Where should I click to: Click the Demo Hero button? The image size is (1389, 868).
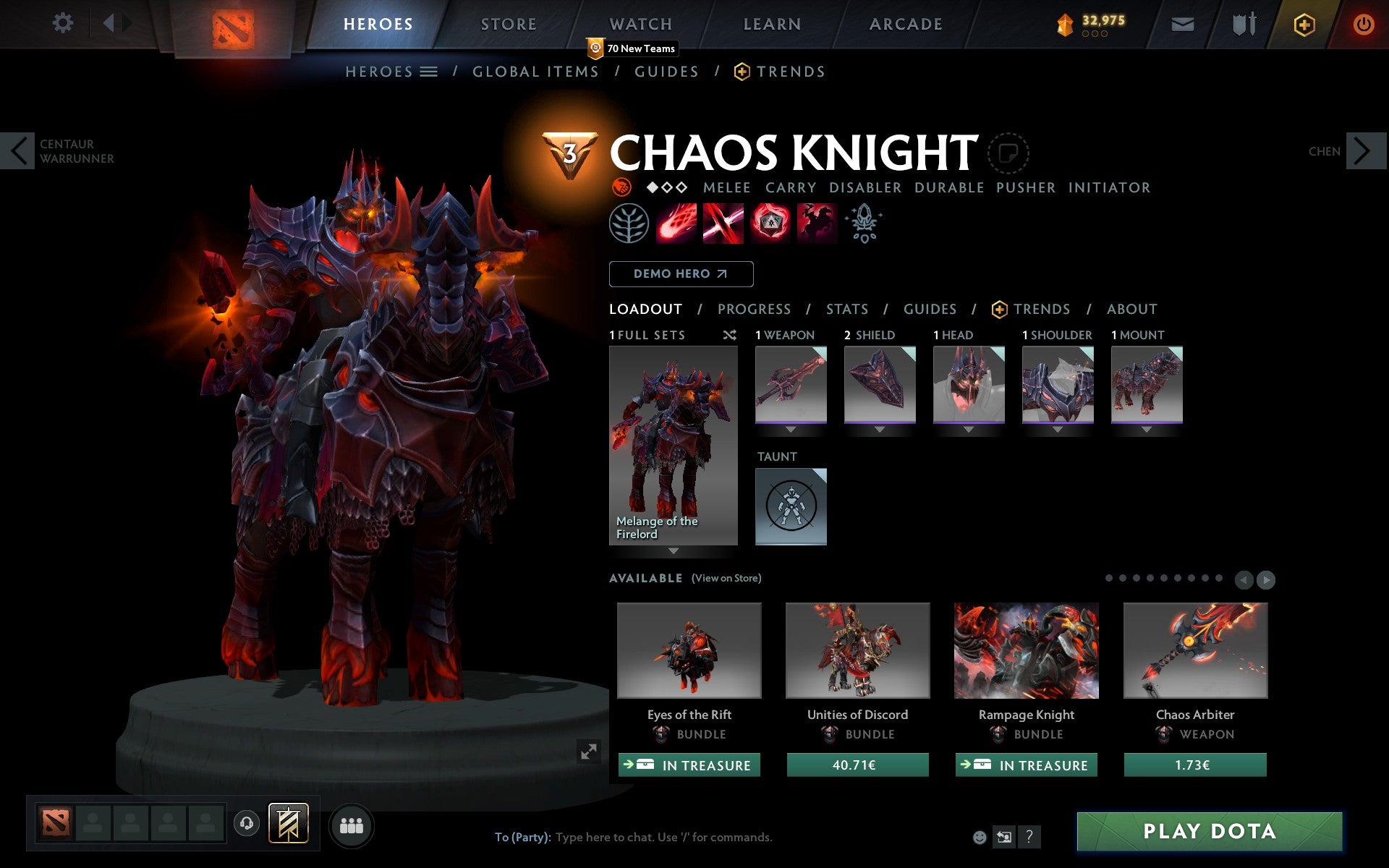(681, 274)
